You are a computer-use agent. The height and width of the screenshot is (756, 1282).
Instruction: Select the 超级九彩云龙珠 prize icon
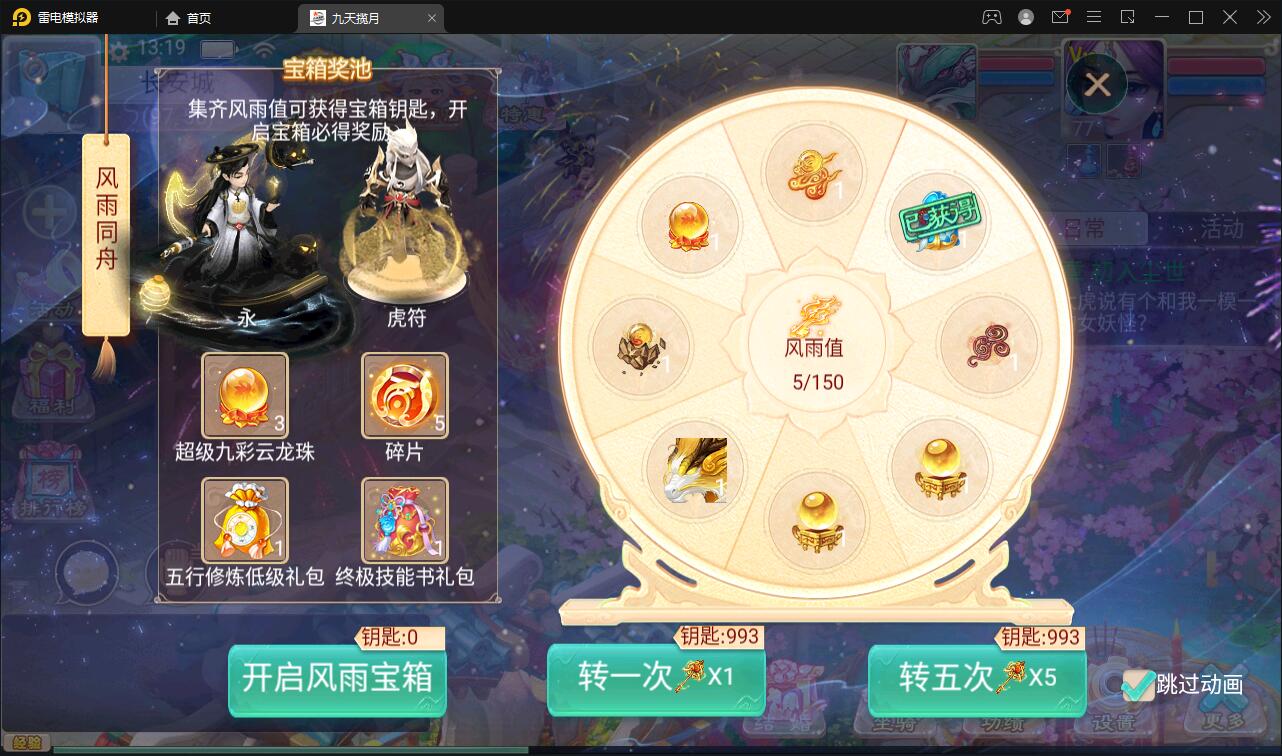[x=244, y=394]
